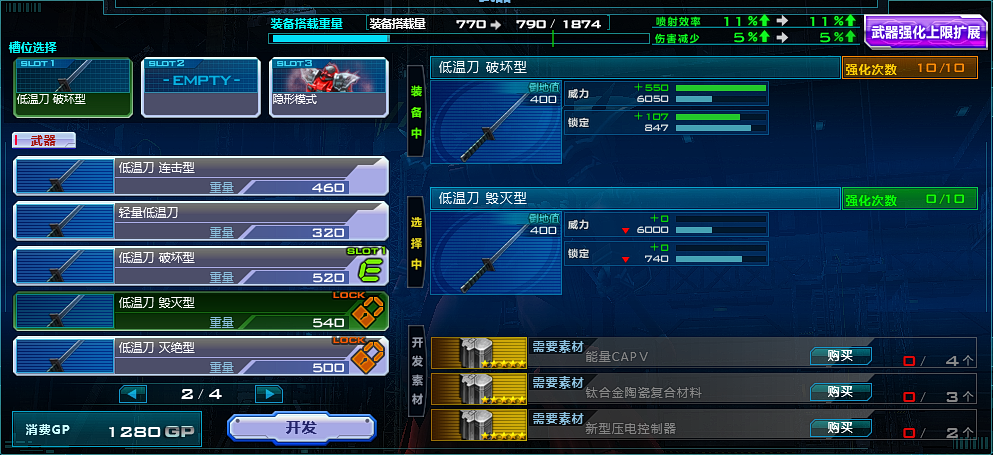Pick the 低温刀 连击型 weapon row
This screenshot has height=455, width=993.
[x=200, y=176]
